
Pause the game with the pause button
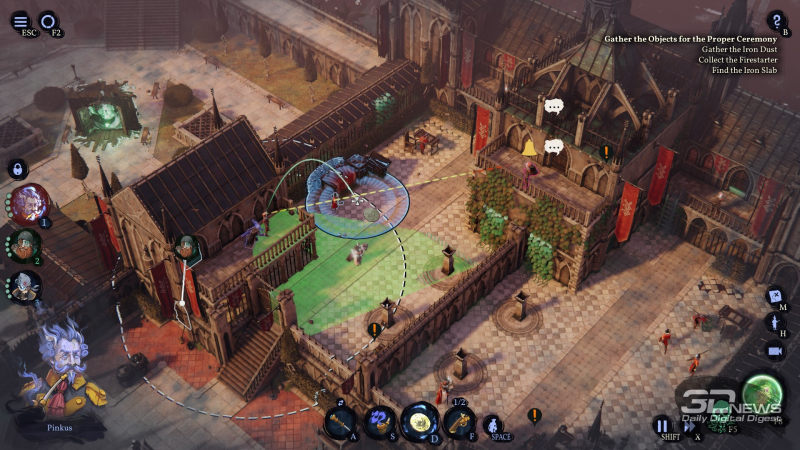(x=662, y=425)
